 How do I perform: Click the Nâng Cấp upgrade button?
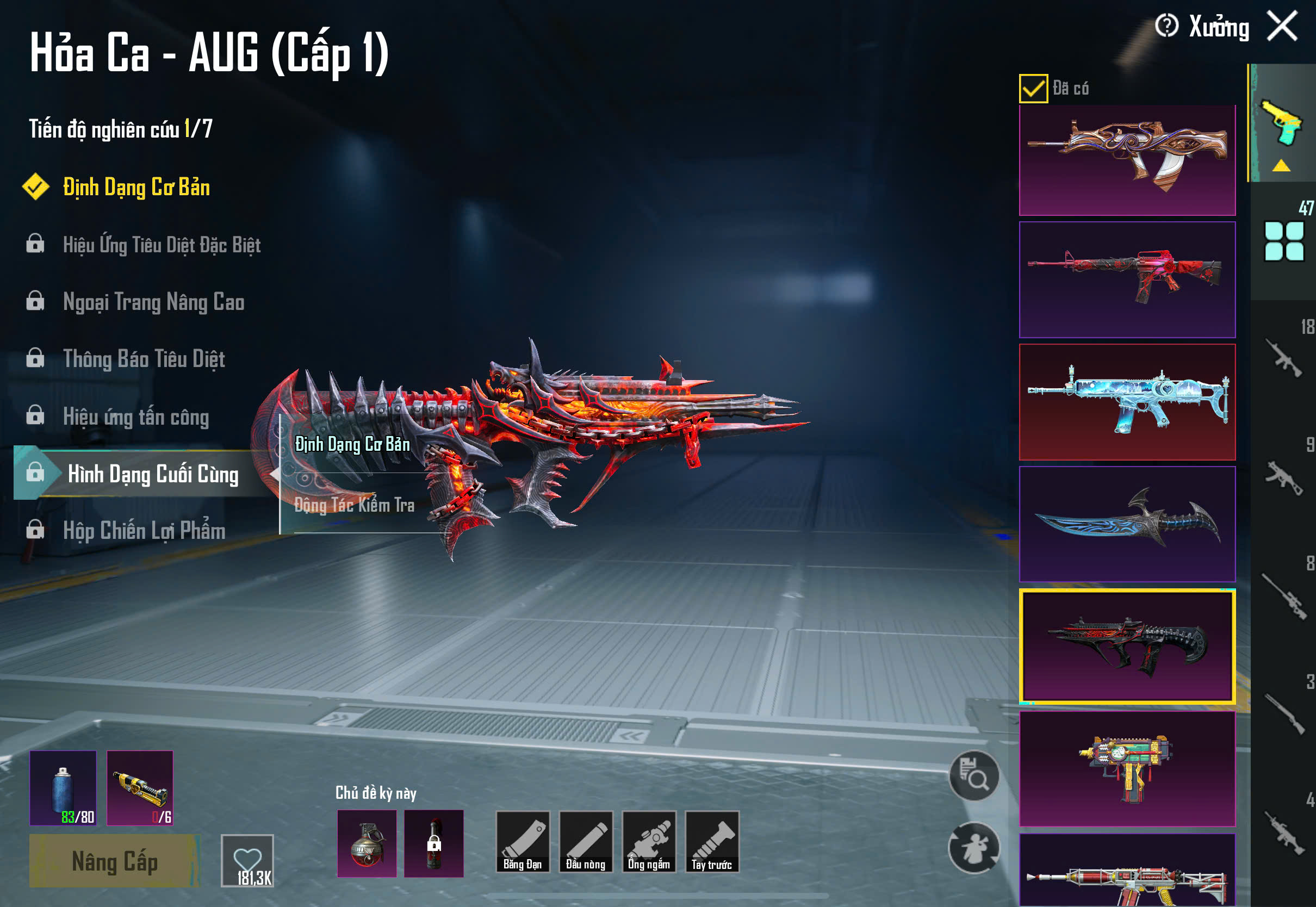[114, 861]
